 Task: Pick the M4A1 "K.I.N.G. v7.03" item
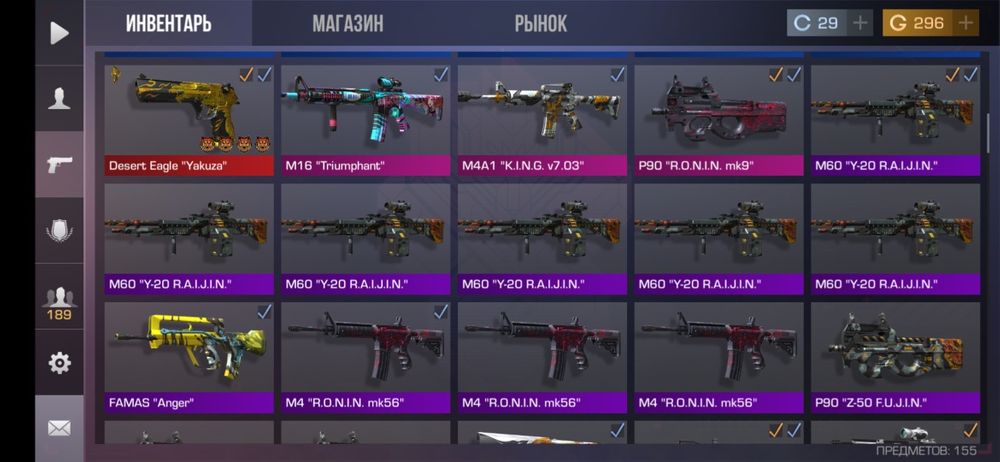coord(542,119)
